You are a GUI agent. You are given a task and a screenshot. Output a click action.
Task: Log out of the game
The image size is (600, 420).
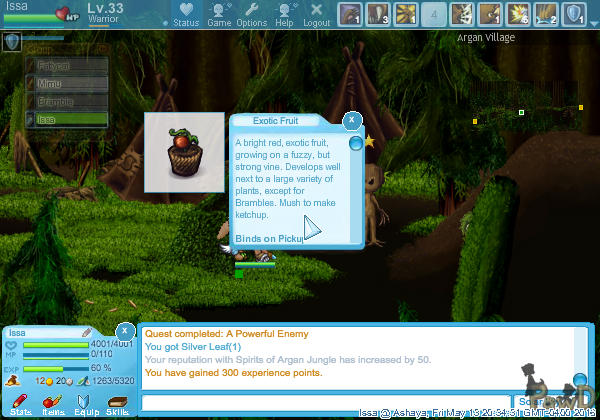click(x=316, y=14)
